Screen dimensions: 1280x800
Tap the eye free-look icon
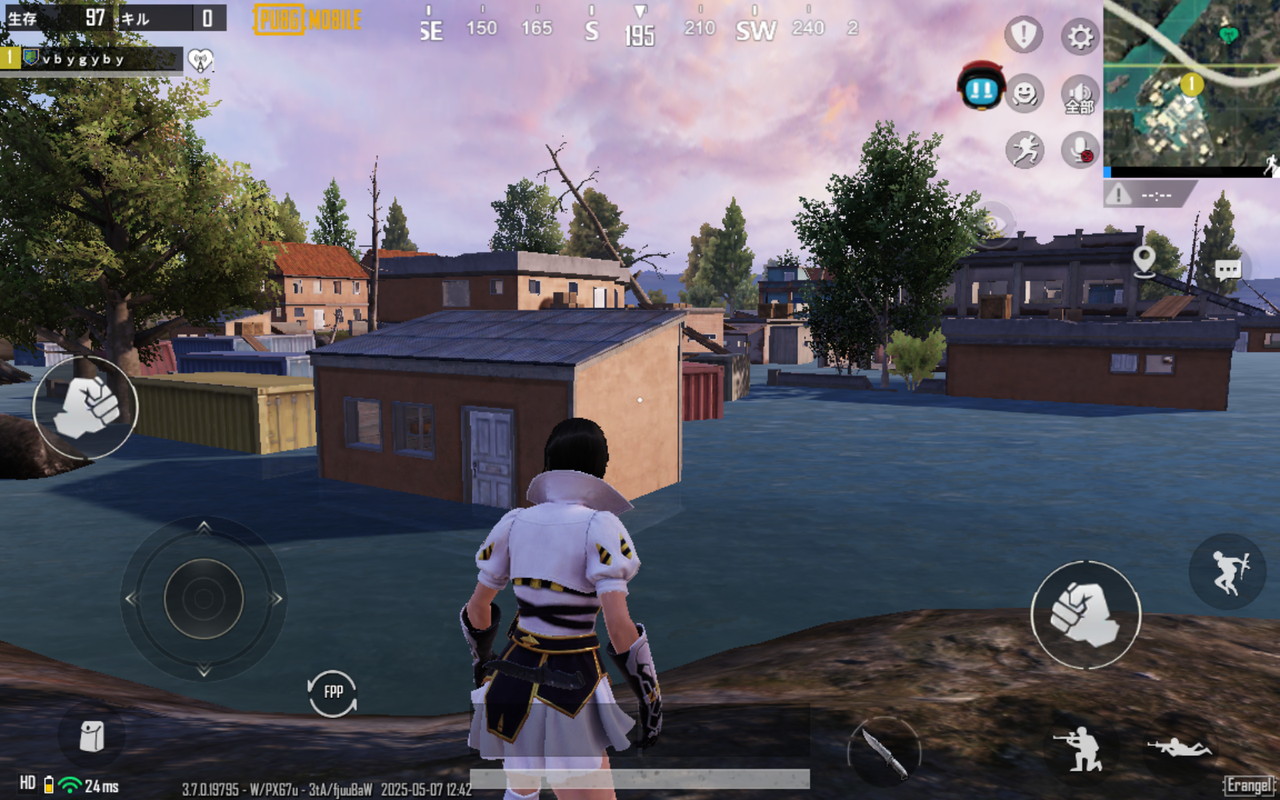point(992,225)
